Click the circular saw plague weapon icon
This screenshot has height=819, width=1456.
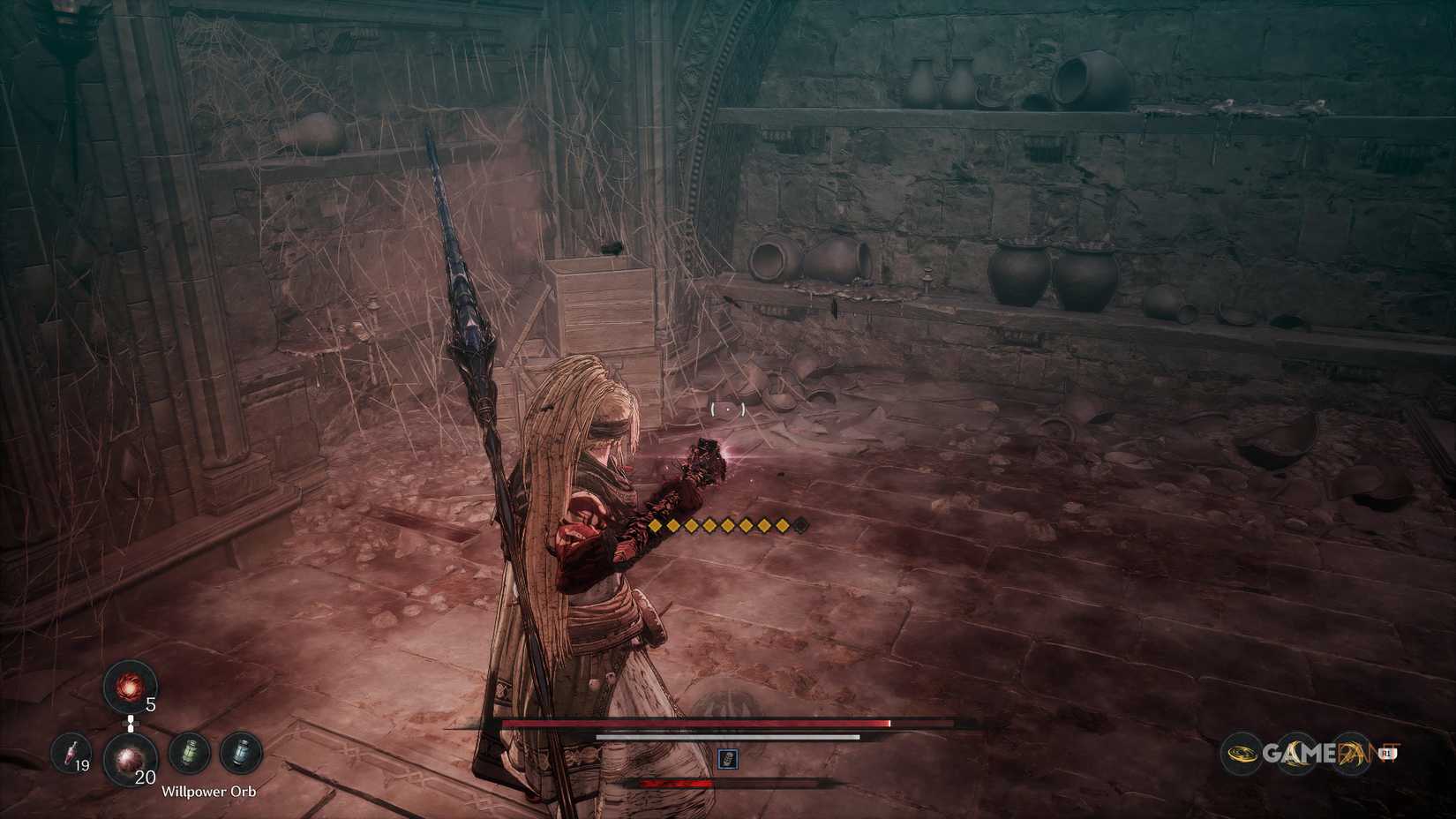point(1242,753)
